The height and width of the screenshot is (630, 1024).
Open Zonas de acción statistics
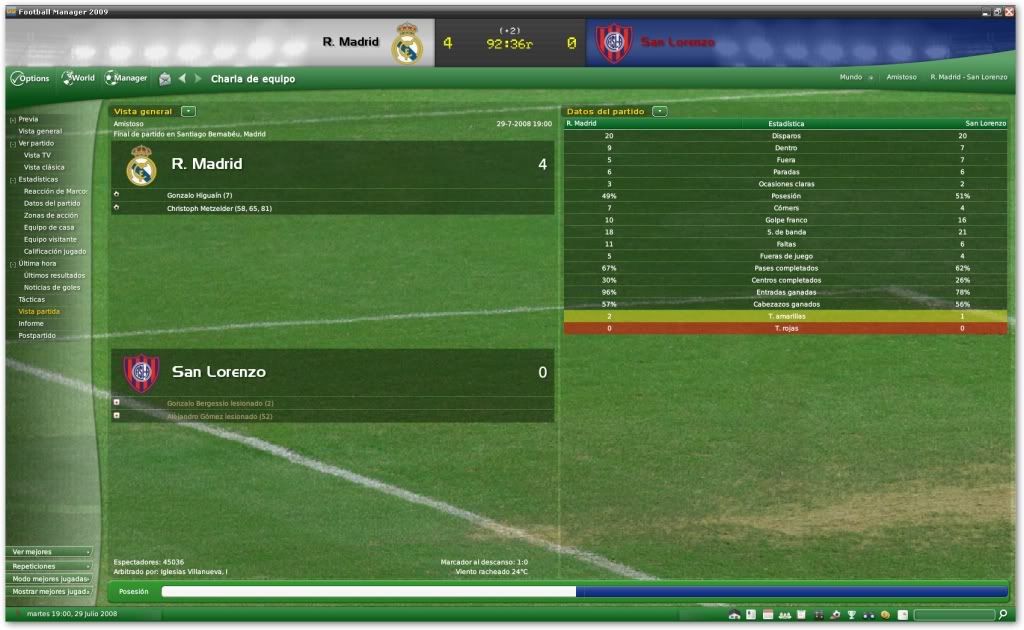[x=51, y=215]
